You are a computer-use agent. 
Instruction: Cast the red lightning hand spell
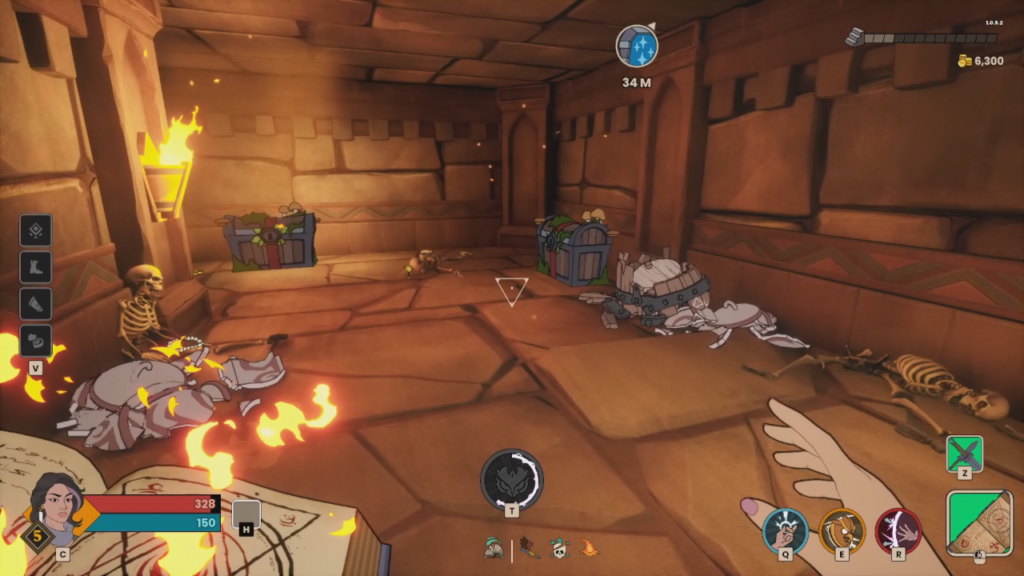(x=898, y=530)
